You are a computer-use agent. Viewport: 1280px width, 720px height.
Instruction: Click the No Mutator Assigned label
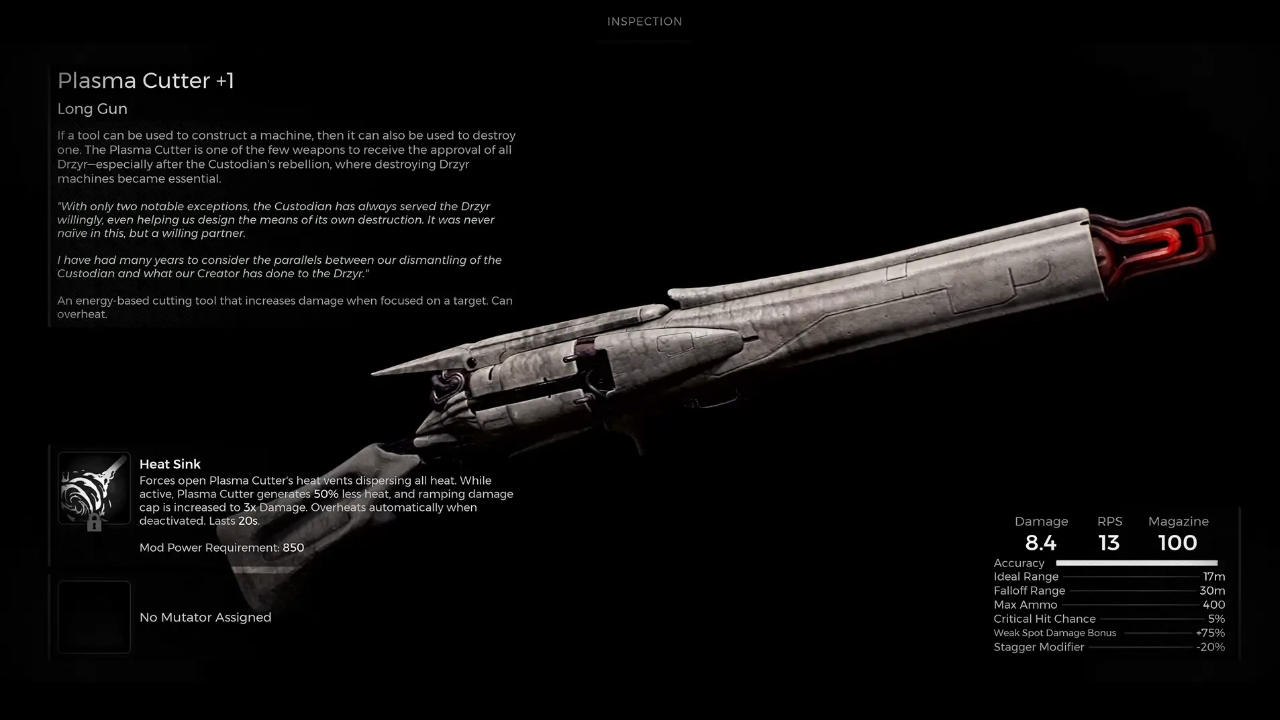coord(205,617)
